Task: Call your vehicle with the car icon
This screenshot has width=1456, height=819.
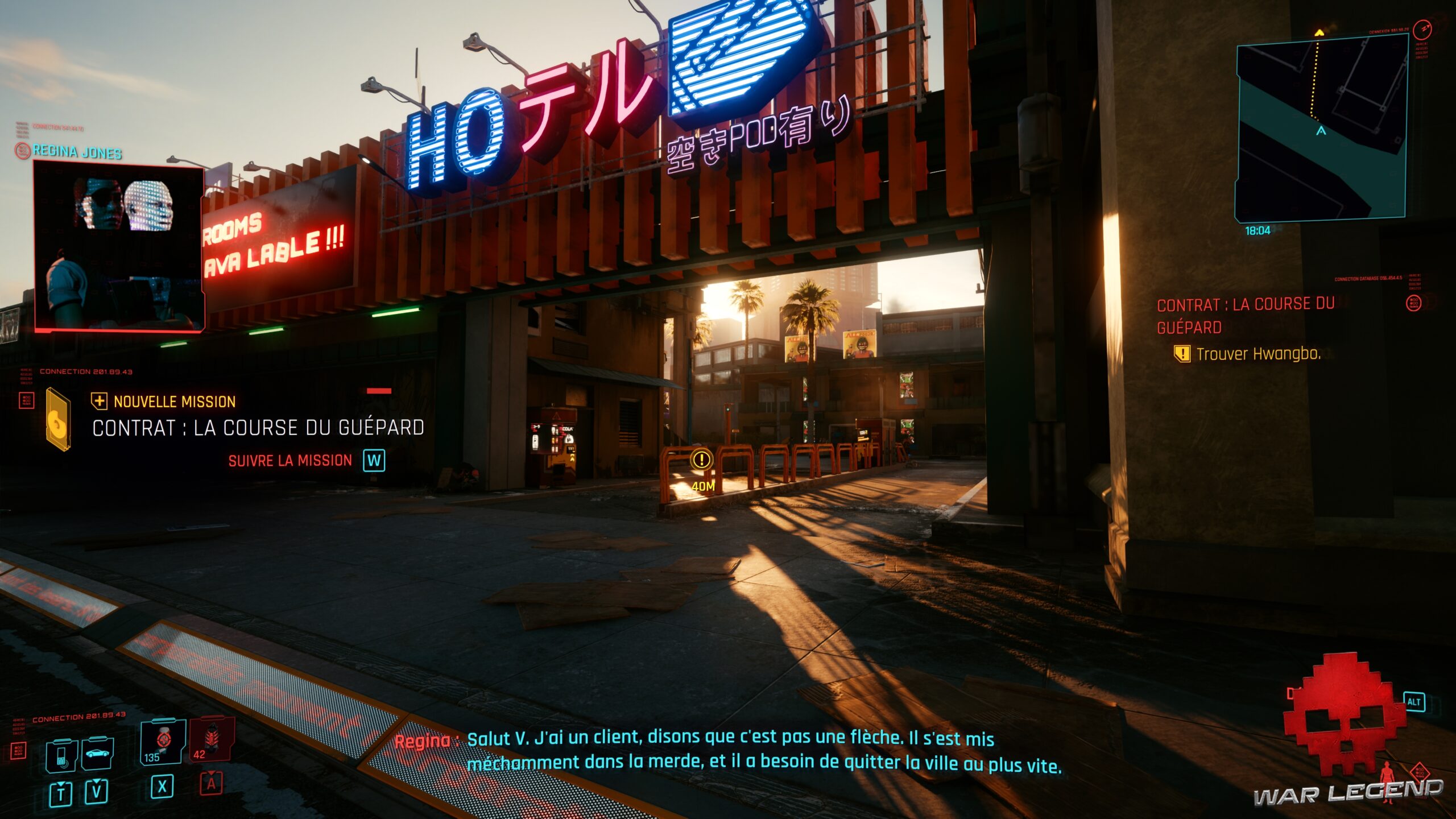Action: [97, 754]
